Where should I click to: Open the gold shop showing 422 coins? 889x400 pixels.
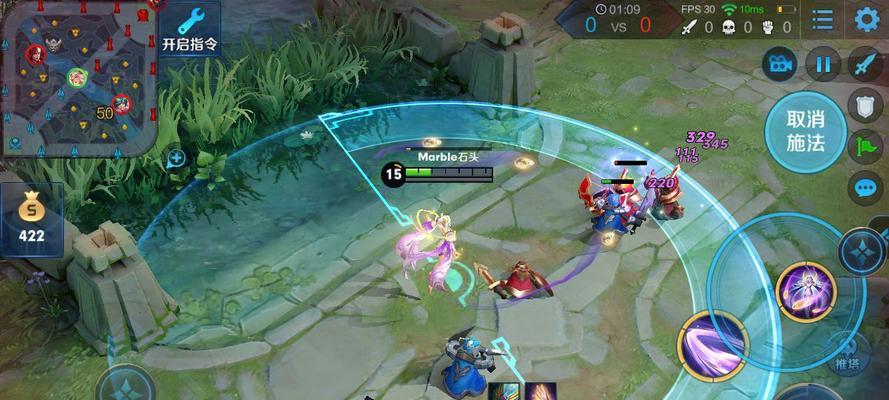pyautogui.click(x=33, y=220)
